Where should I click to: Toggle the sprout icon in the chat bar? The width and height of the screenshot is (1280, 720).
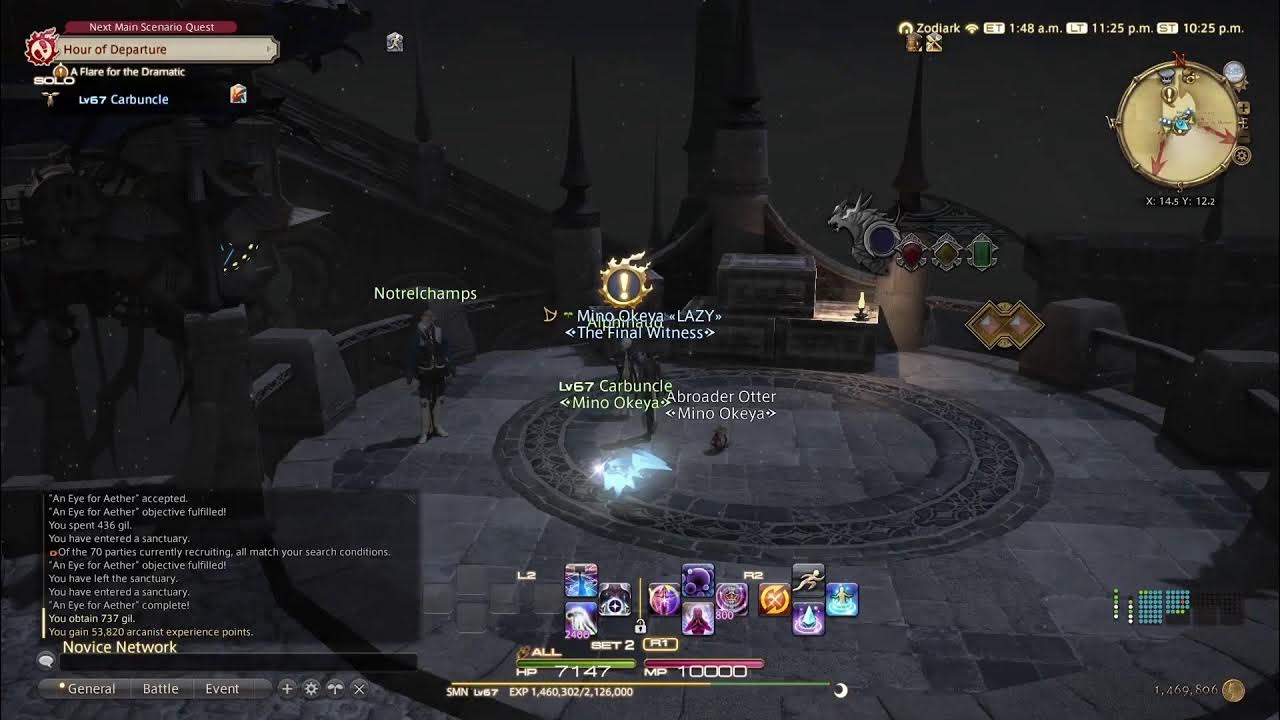pos(333,689)
